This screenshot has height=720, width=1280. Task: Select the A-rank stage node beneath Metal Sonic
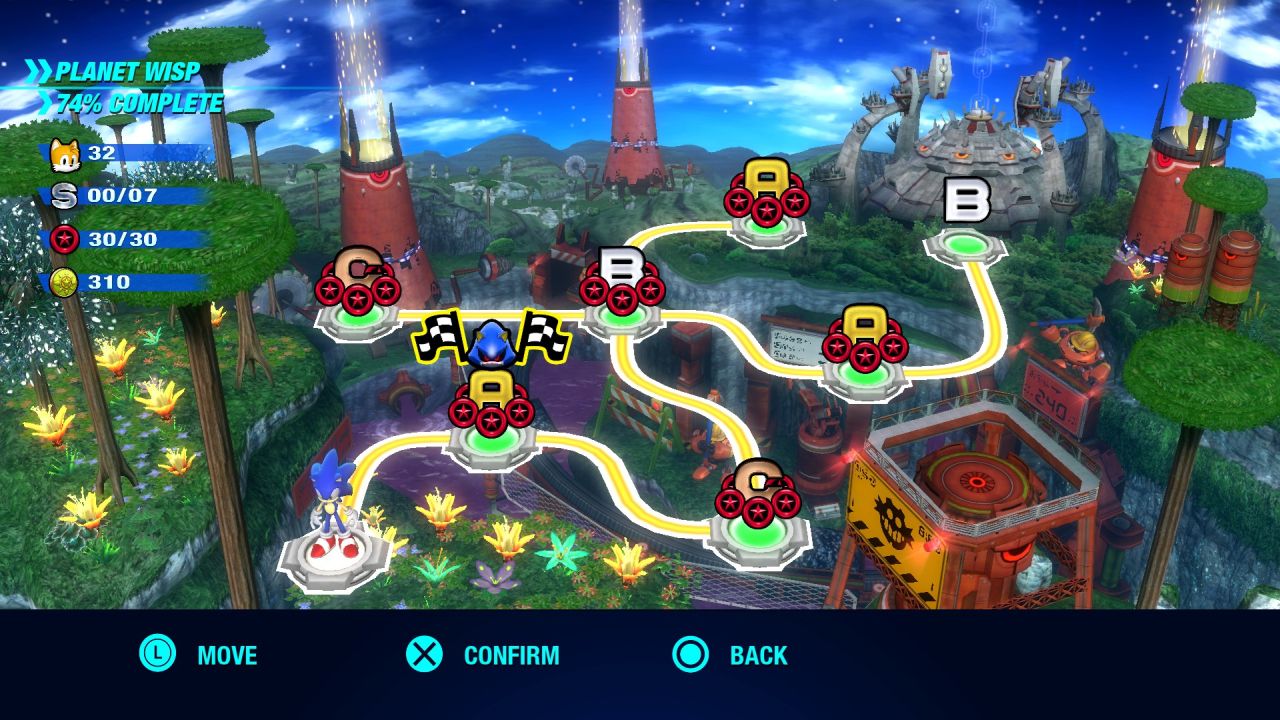coord(491,404)
